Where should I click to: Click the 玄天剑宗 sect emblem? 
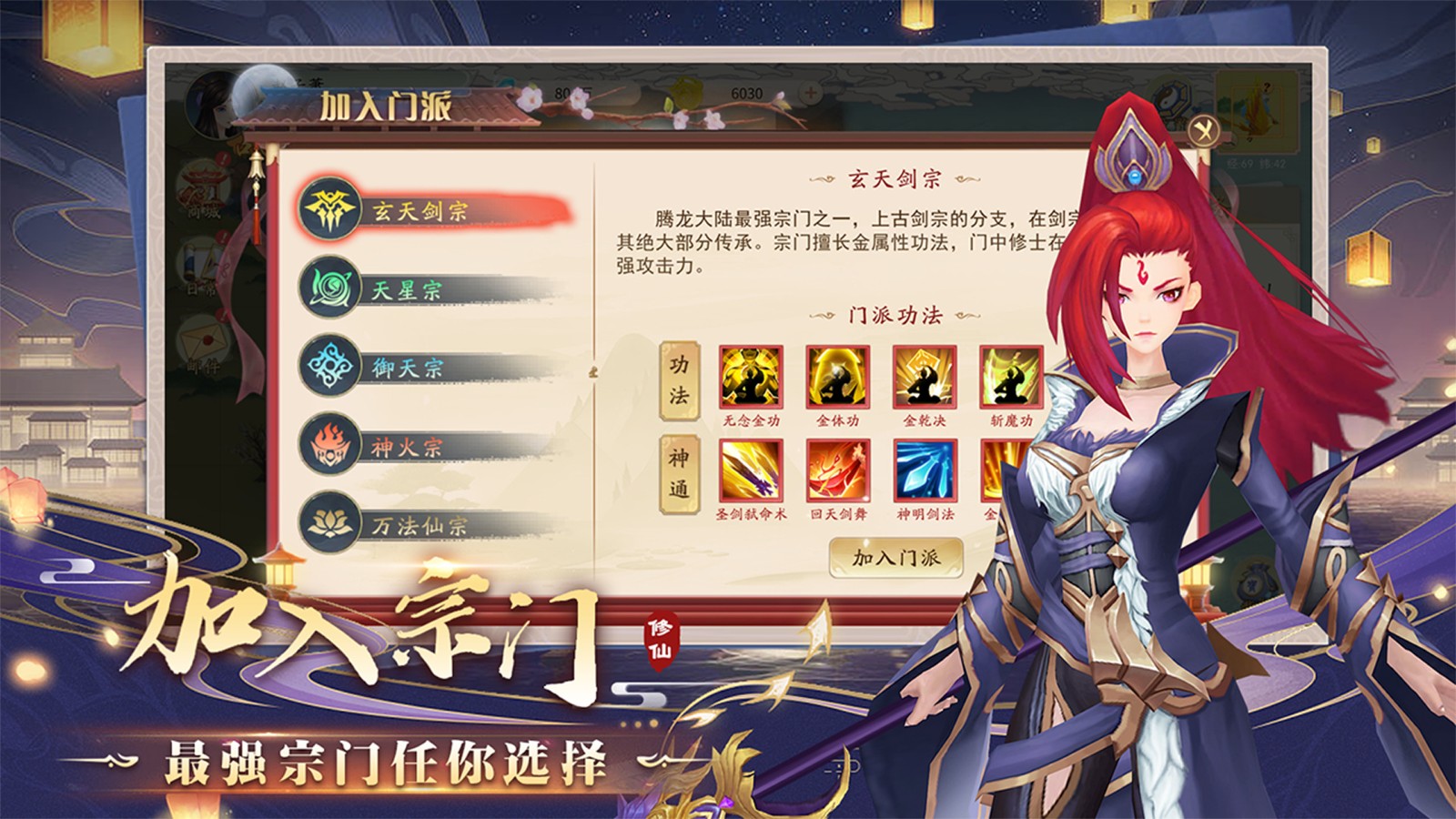tap(330, 211)
